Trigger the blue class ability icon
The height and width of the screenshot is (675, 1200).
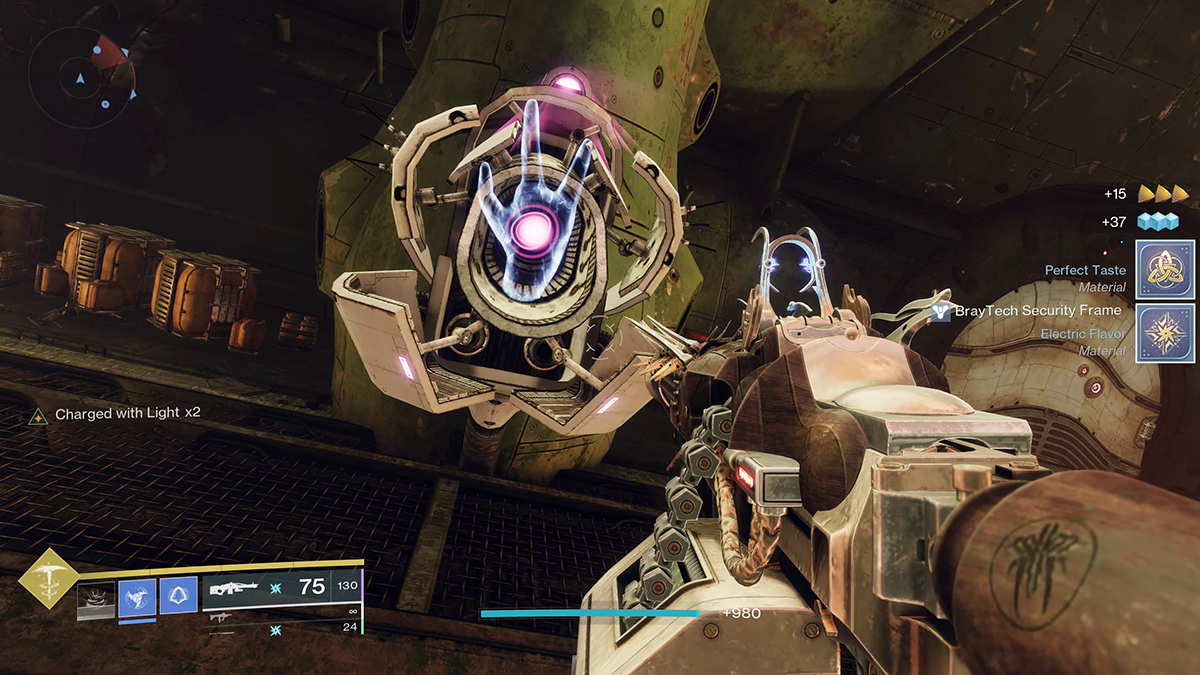click(178, 597)
